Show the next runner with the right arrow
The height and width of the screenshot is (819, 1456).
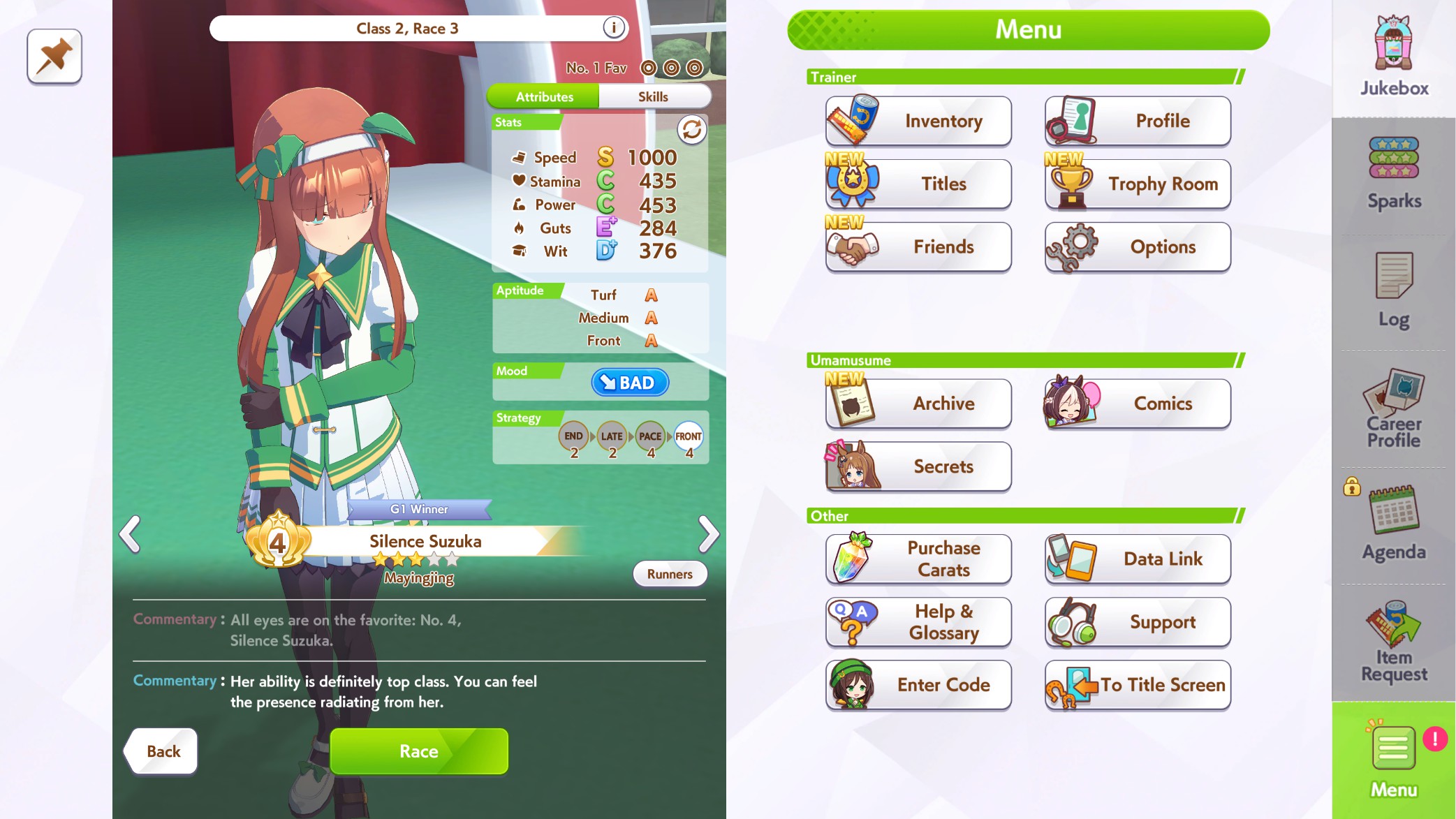708,535
